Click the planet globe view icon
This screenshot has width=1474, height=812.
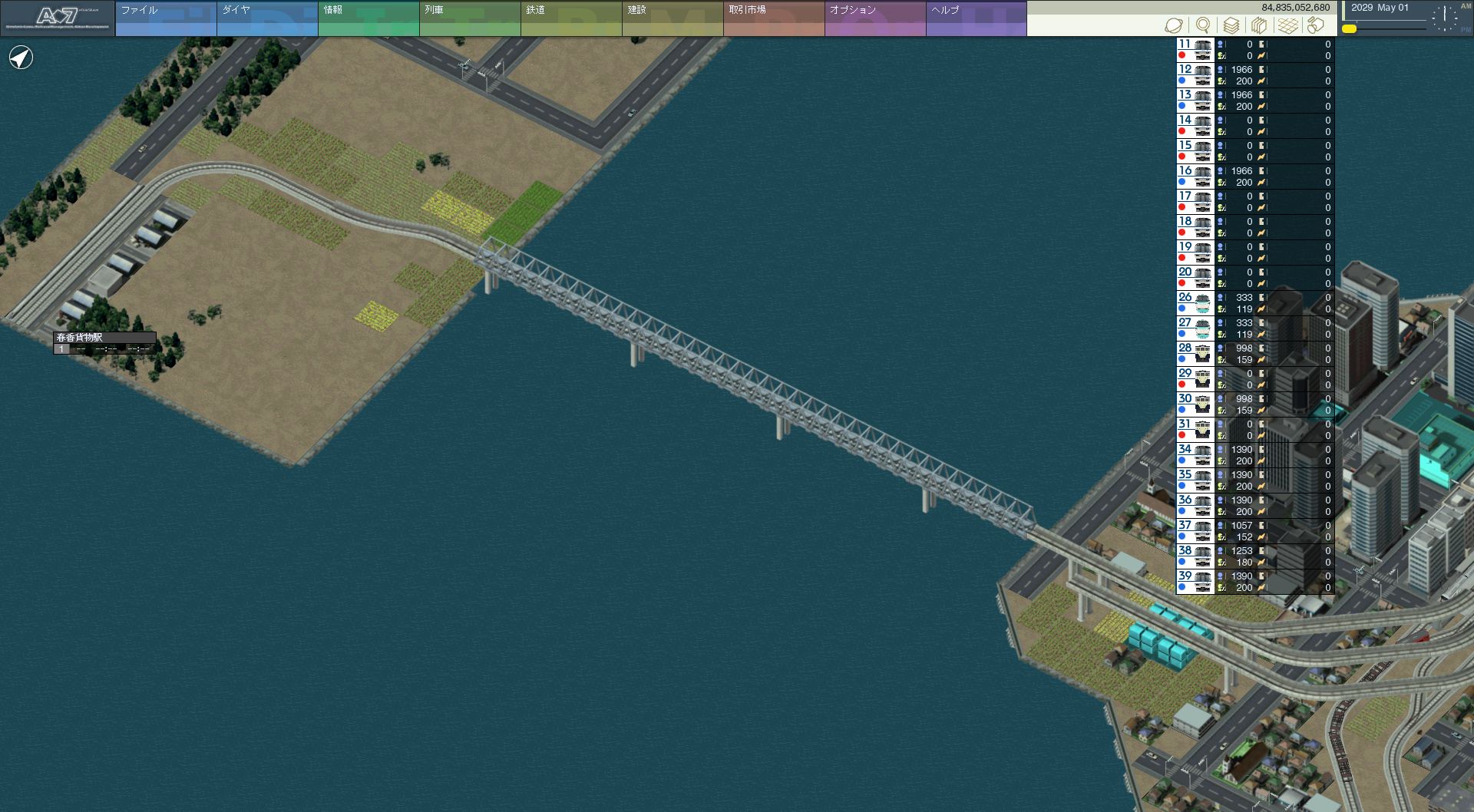click(1174, 25)
